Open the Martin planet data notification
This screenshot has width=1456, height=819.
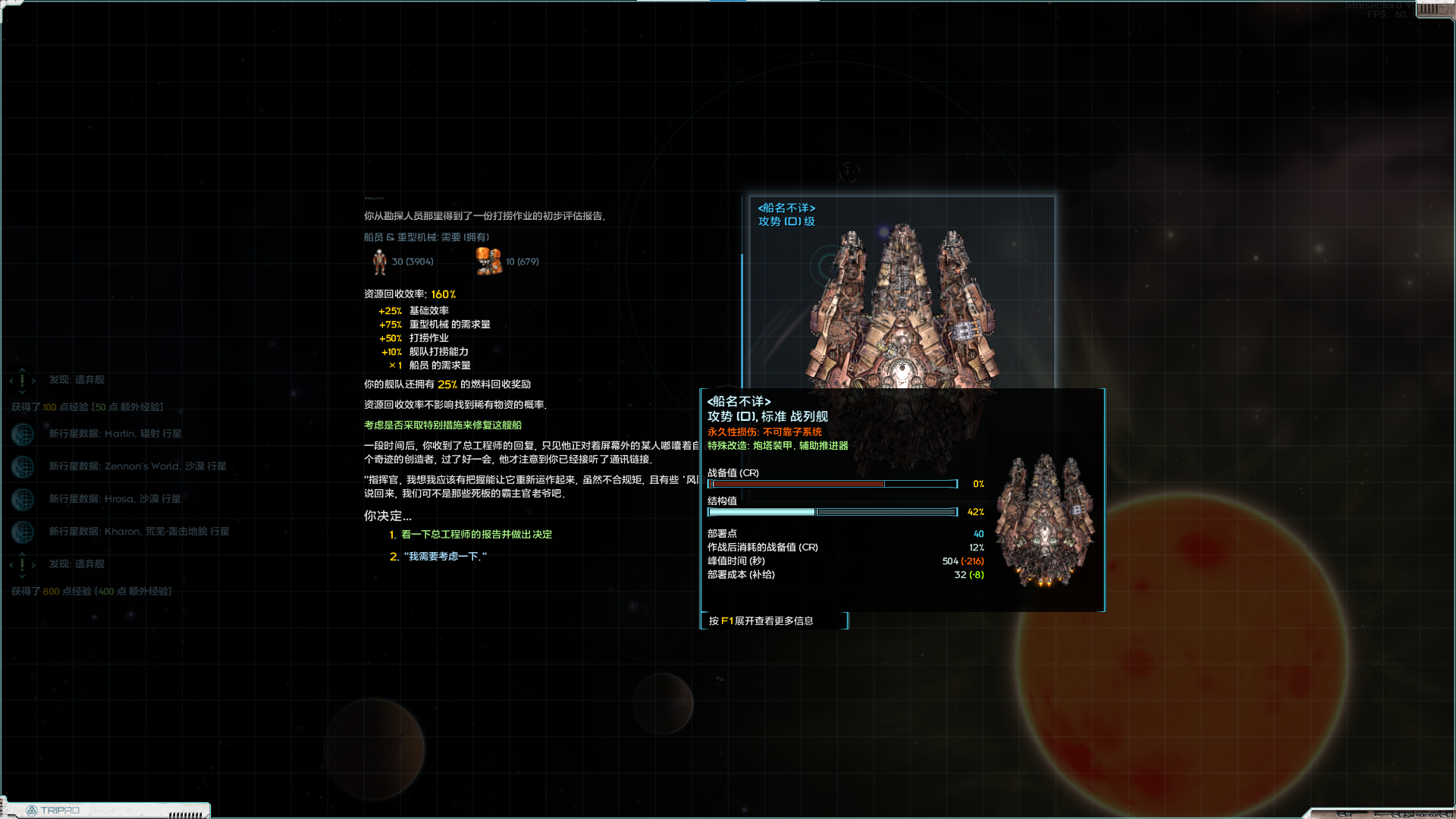pos(115,434)
